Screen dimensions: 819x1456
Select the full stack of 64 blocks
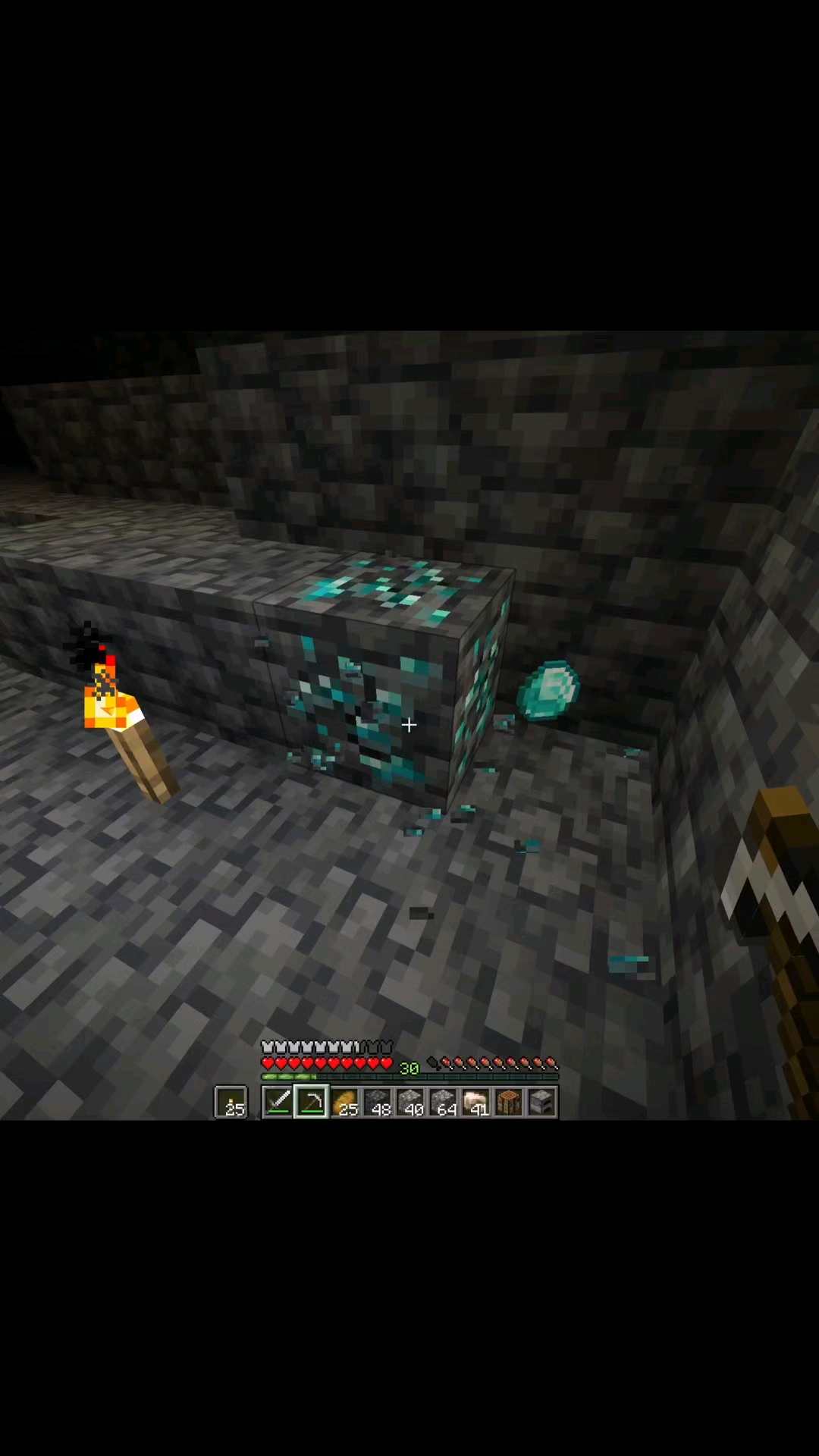tap(443, 1102)
